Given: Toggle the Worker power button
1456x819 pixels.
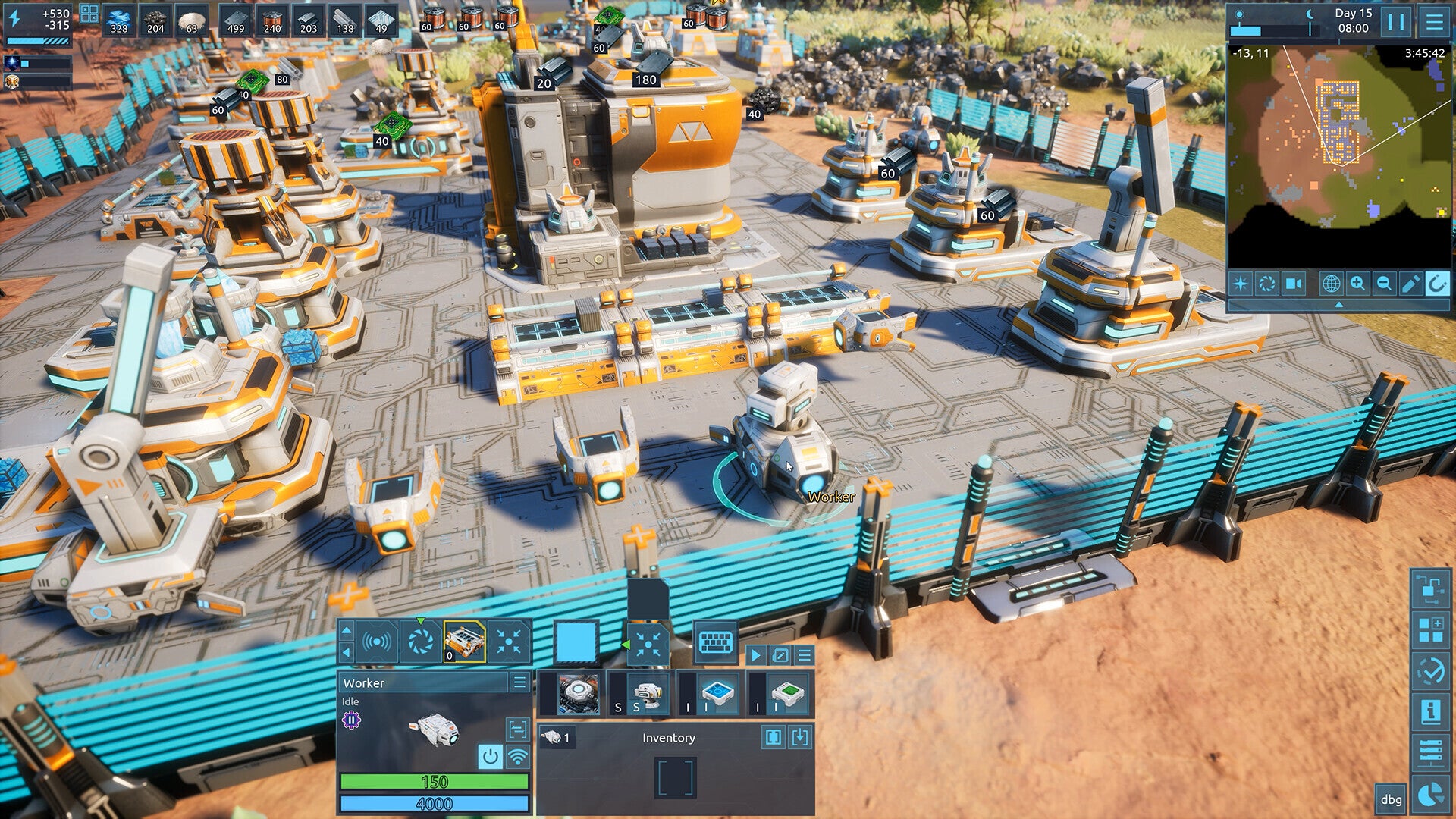Looking at the screenshot, I should pos(490,756).
